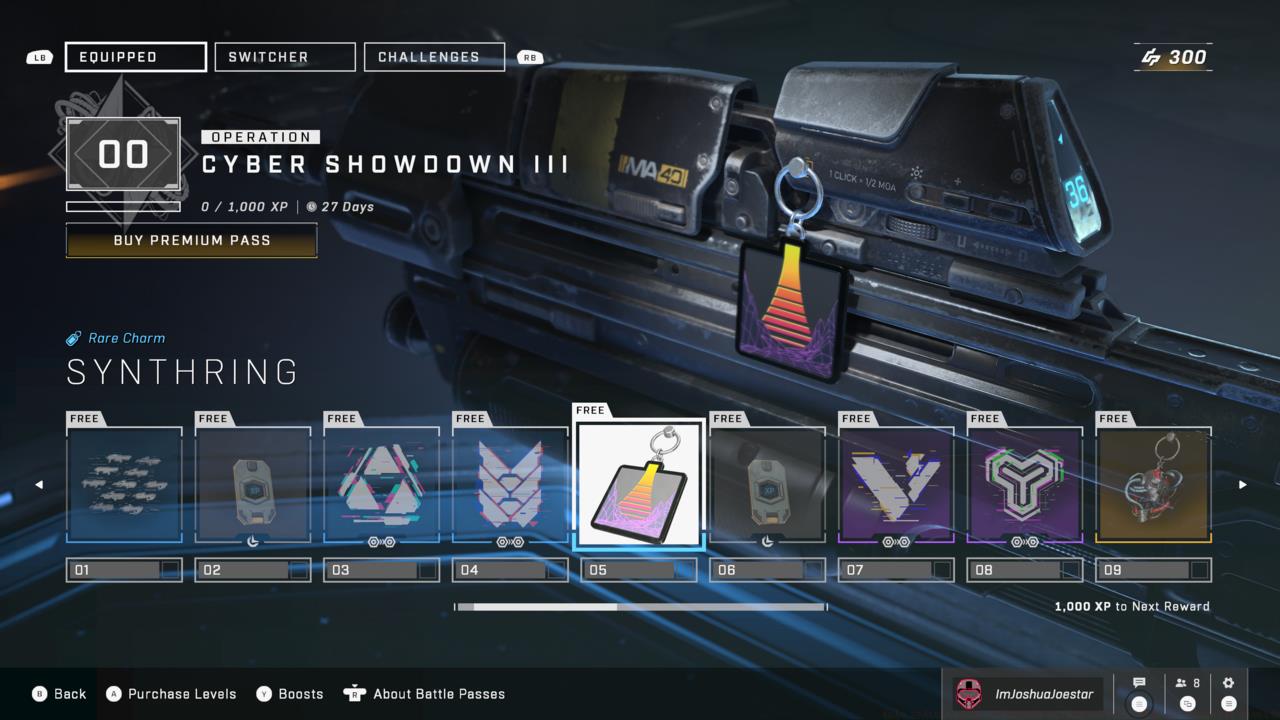This screenshot has height=720, width=1280.
Task: Choose the level 03 triangle emblem reward
Action: pos(382,485)
